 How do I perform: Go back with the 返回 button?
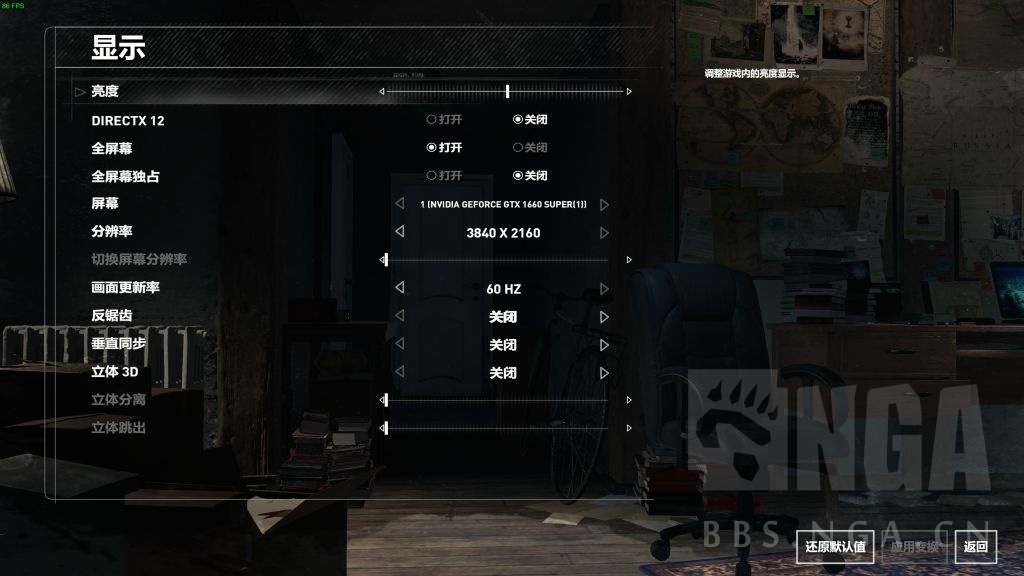pyautogui.click(x=975, y=546)
